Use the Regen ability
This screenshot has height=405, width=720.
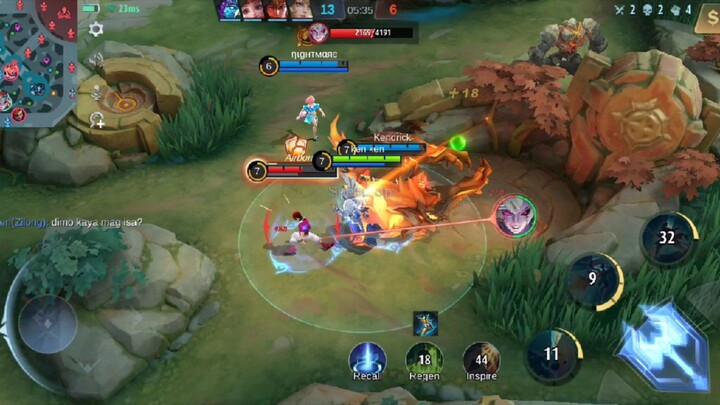point(423,359)
